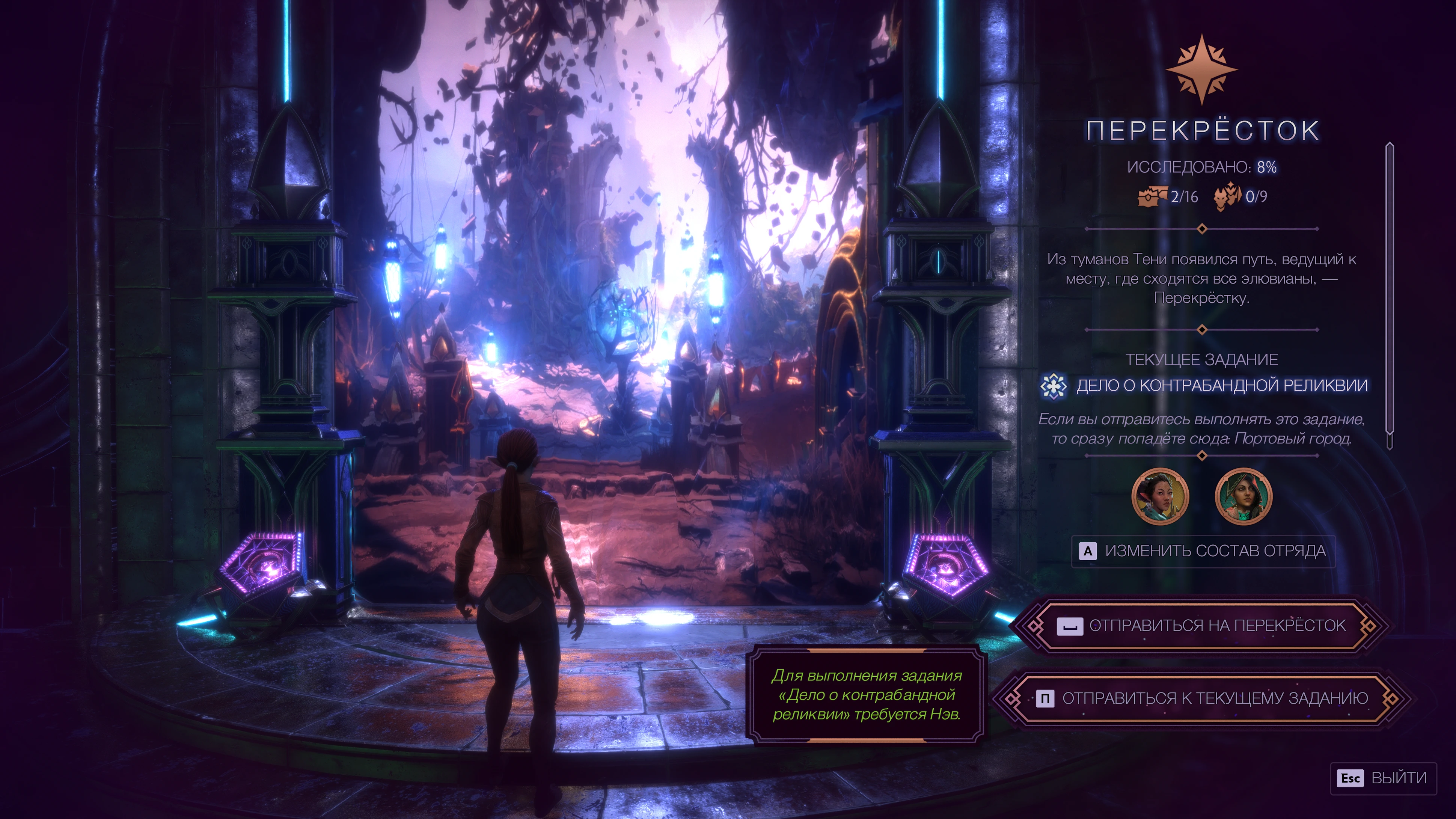Click the vertical scrollbar of the info panel
This screenshot has width=1456, height=819.
click(x=1389, y=294)
